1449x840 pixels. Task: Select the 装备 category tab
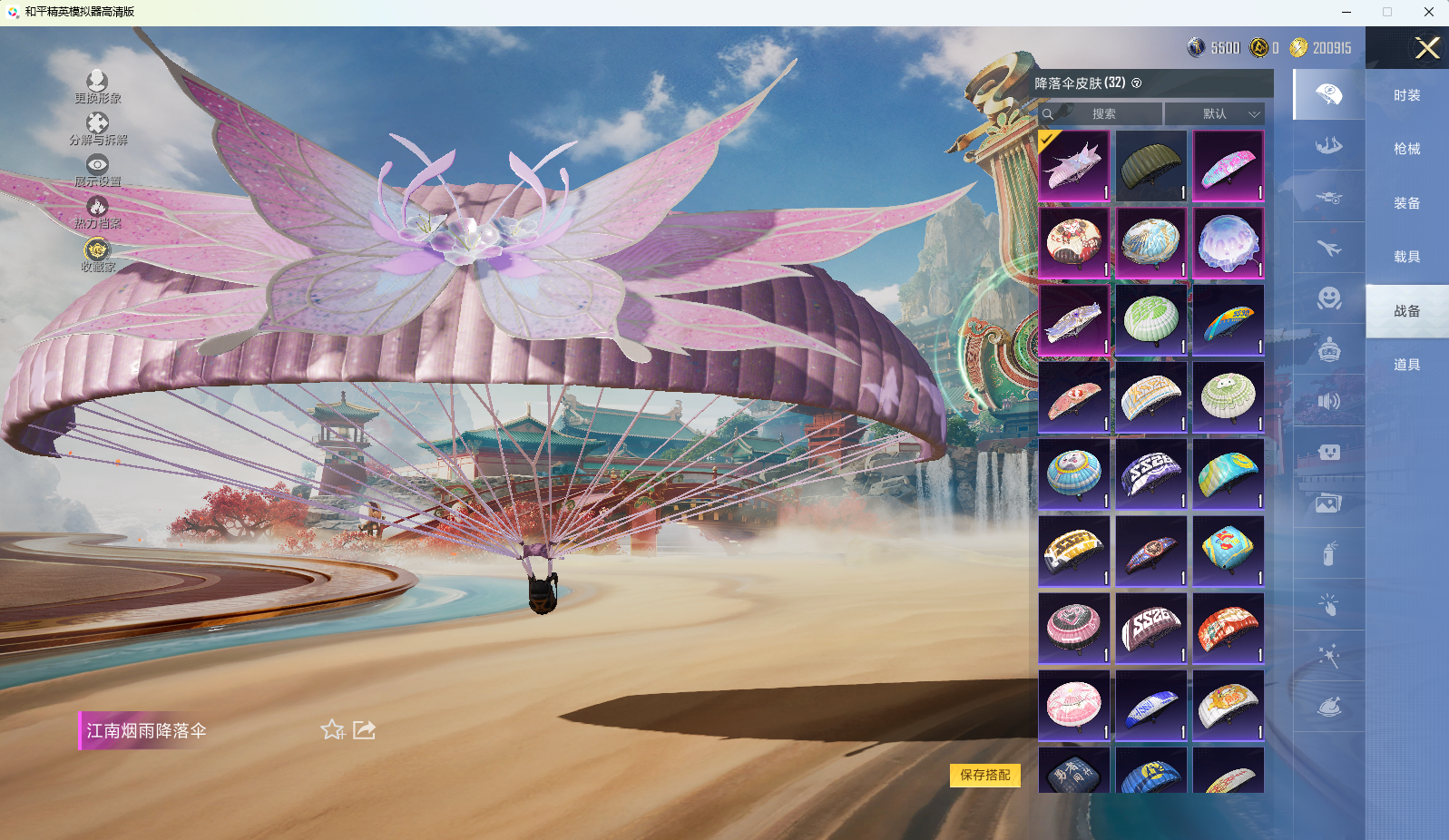(1406, 203)
